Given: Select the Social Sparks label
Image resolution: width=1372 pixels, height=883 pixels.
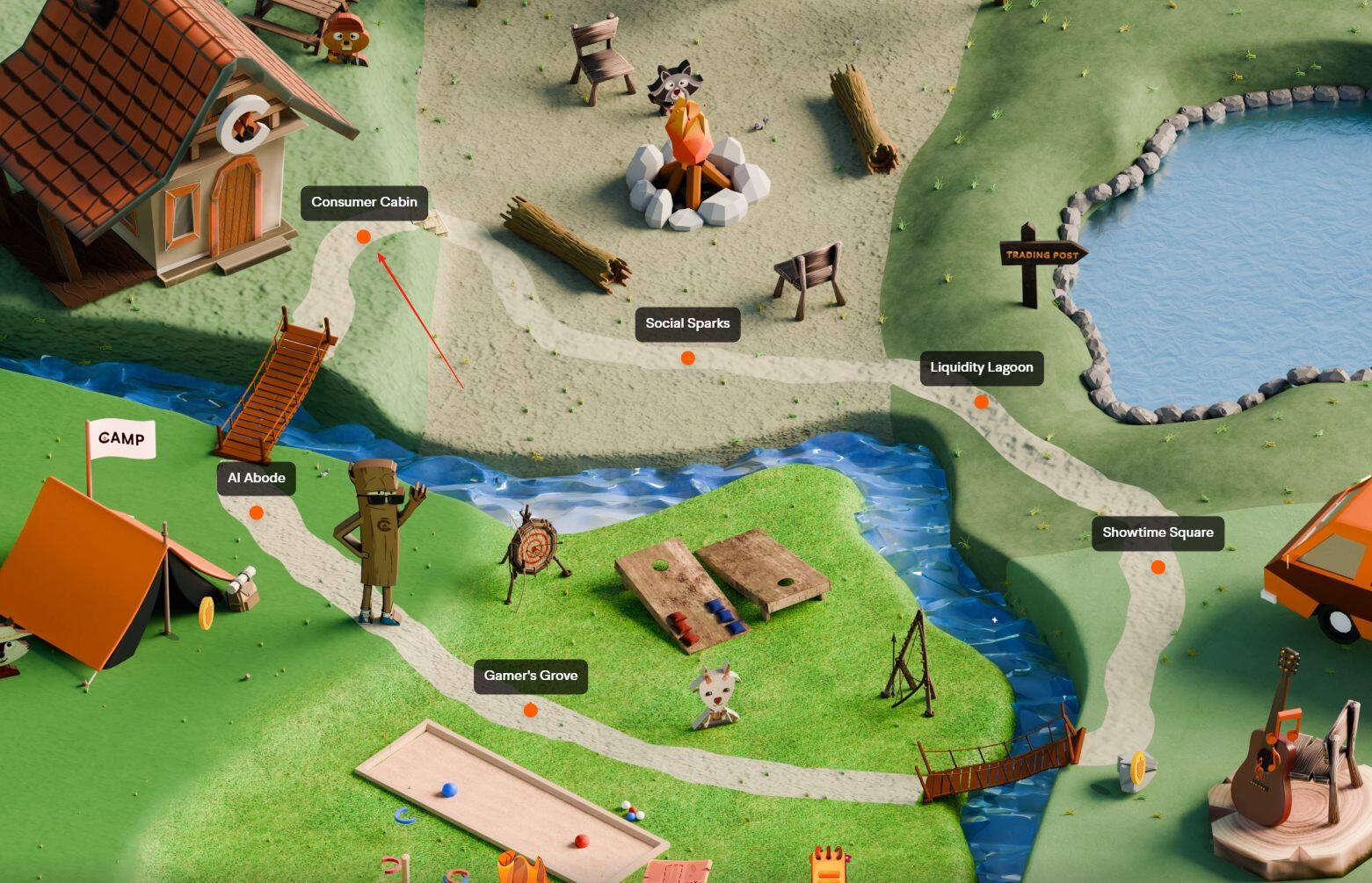Looking at the screenshot, I should (687, 323).
